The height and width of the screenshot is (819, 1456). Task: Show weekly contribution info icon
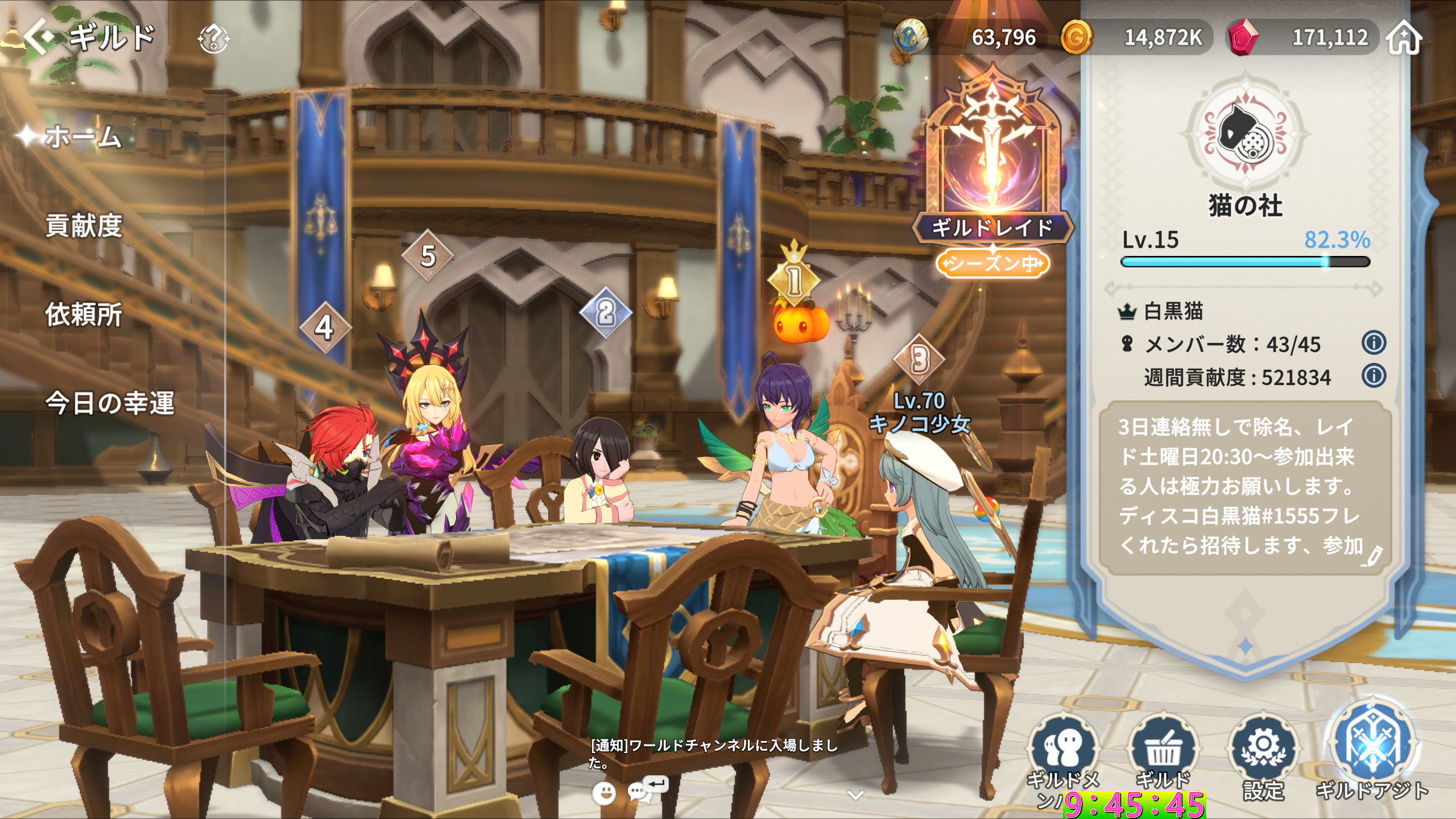click(1374, 376)
